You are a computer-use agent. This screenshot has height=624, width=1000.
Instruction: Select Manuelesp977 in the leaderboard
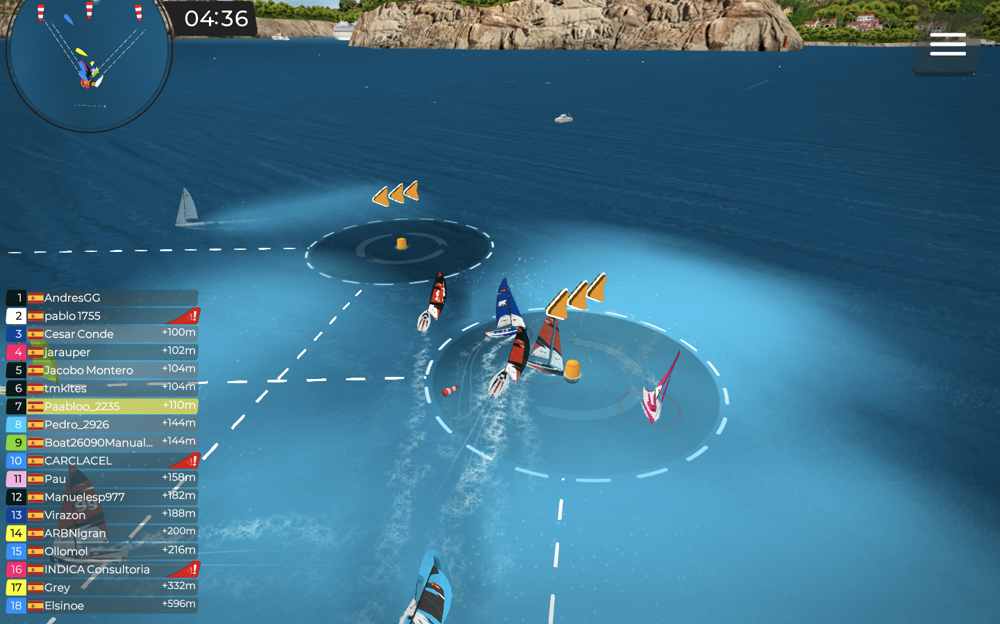(x=102, y=497)
